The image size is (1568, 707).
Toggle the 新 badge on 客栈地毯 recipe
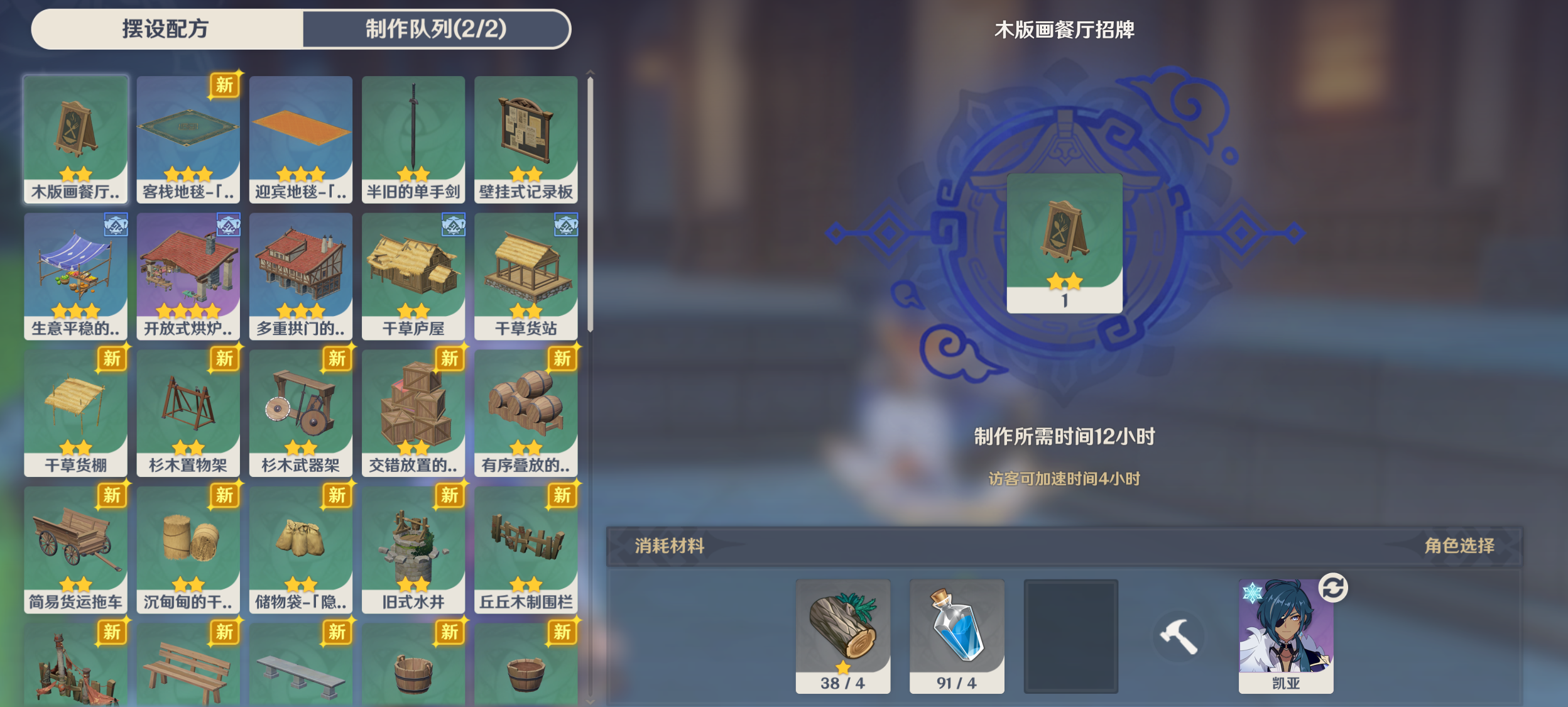coord(226,86)
